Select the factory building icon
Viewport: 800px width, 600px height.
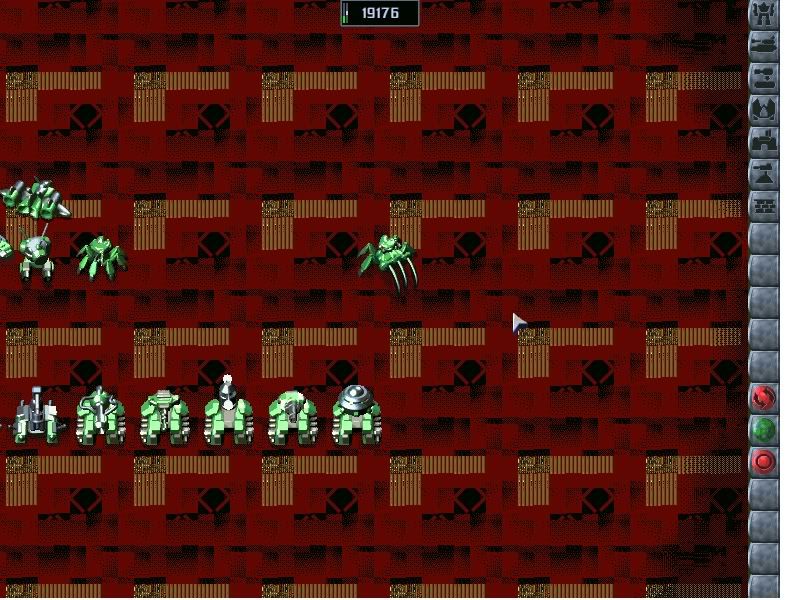pos(764,141)
